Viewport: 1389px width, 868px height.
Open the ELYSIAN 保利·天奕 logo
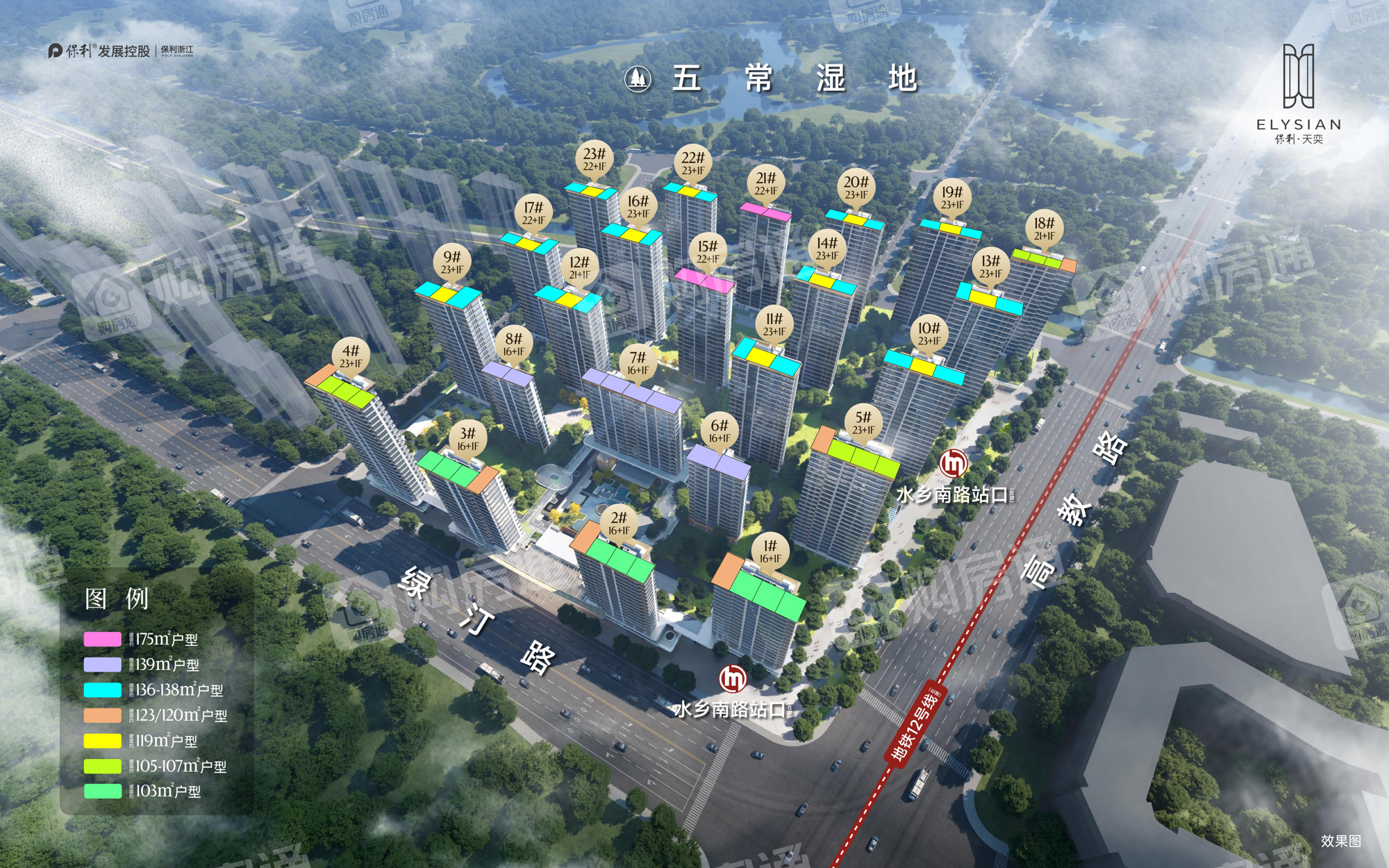pyautogui.click(x=1298, y=94)
